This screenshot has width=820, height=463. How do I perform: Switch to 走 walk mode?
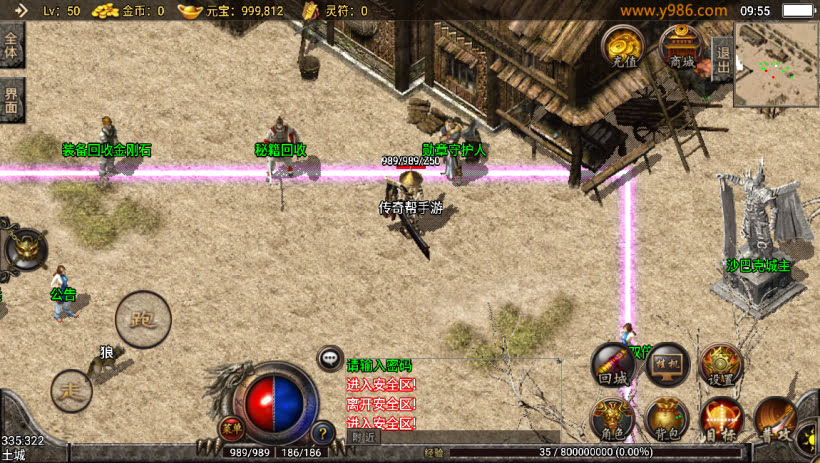72,388
